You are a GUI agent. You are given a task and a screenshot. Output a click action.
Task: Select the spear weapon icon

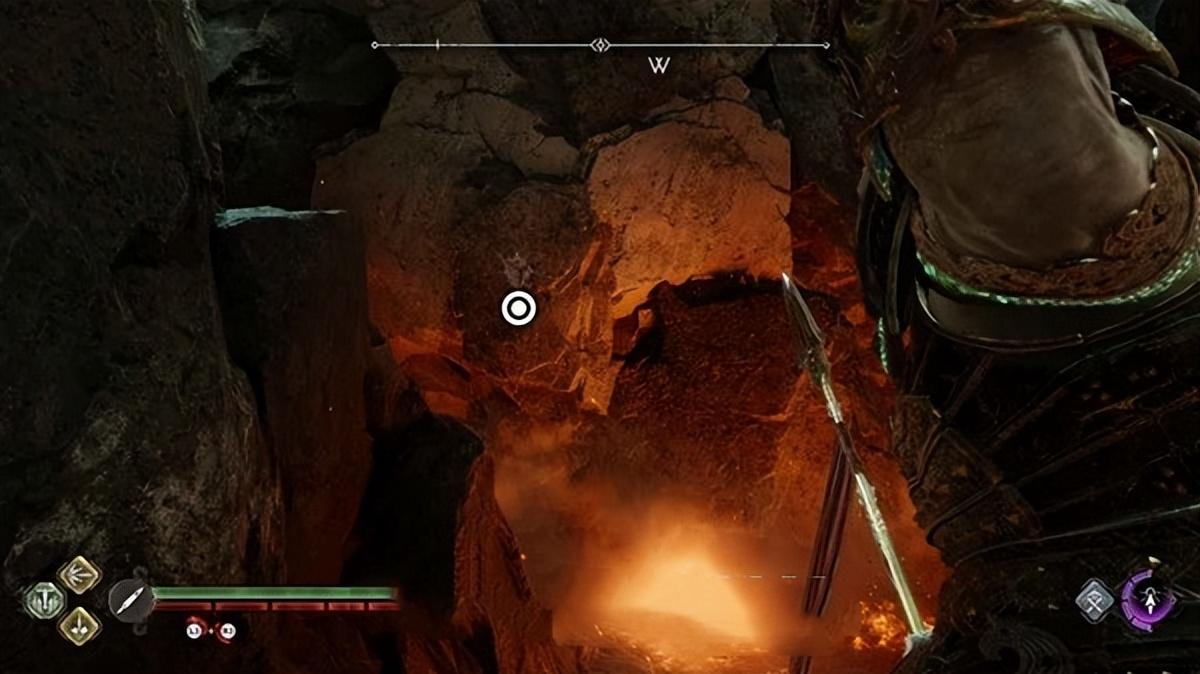131,601
